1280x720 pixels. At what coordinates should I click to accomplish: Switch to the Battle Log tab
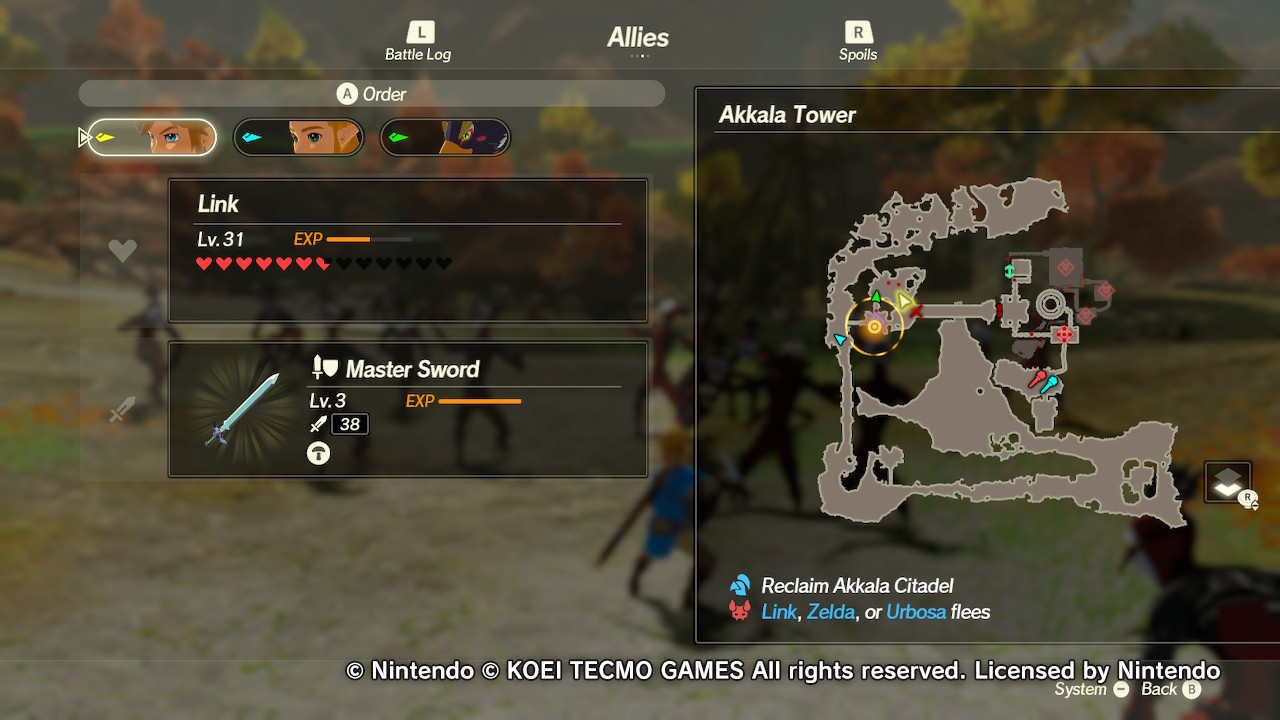pyautogui.click(x=417, y=38)
